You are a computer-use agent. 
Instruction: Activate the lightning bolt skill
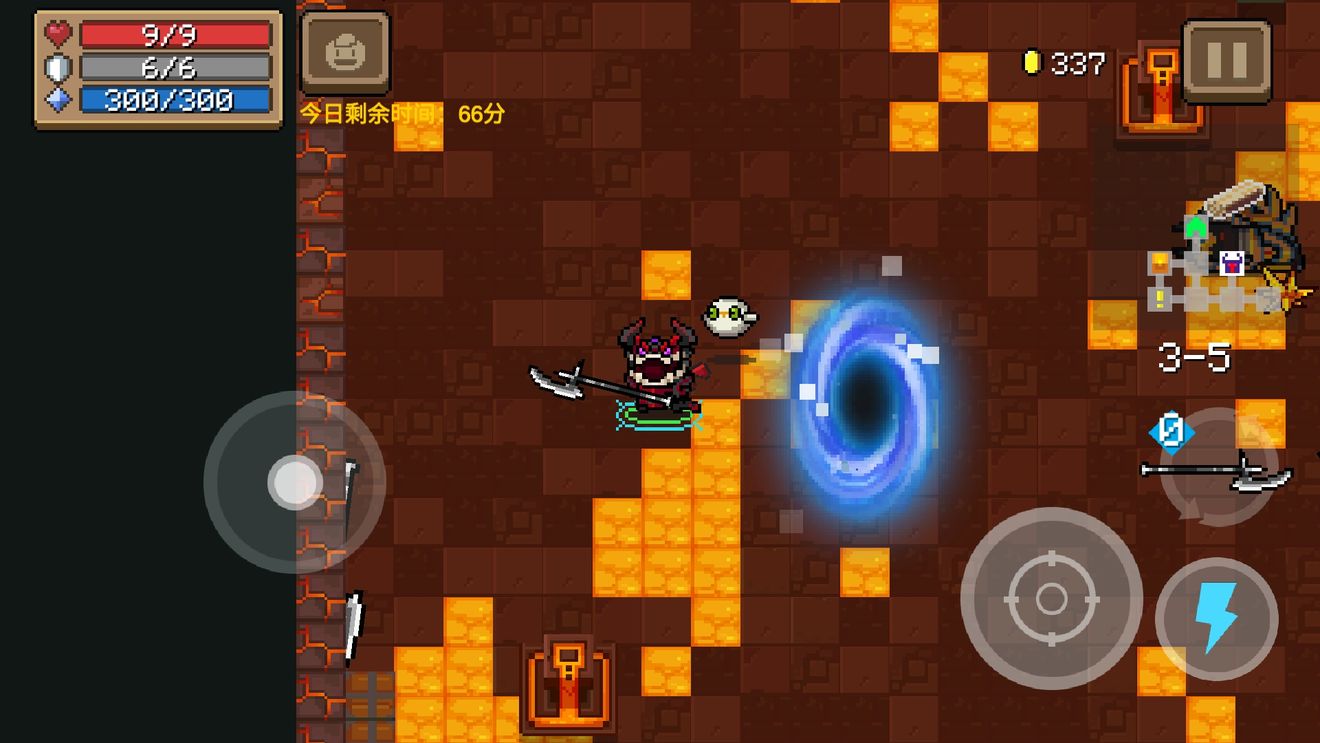click(x=1216, y=619)
